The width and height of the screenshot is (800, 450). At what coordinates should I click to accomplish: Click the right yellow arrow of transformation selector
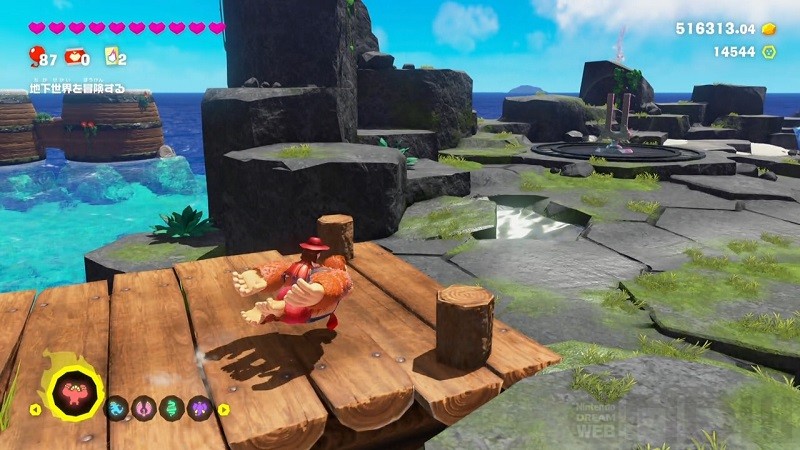(x=222, y=408)
